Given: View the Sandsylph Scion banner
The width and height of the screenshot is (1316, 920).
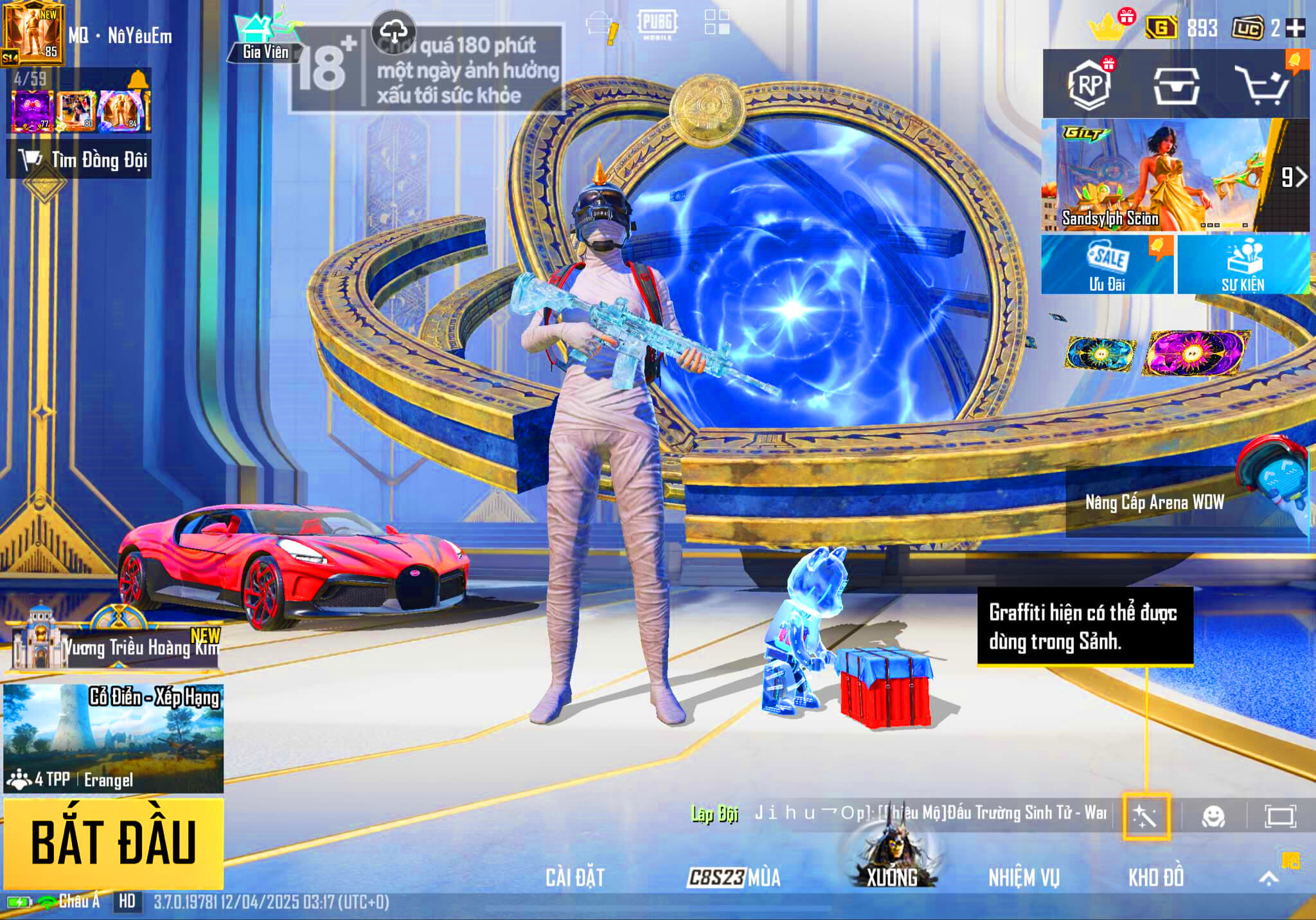Looking at the screenshot, I should coord(1157,175).
